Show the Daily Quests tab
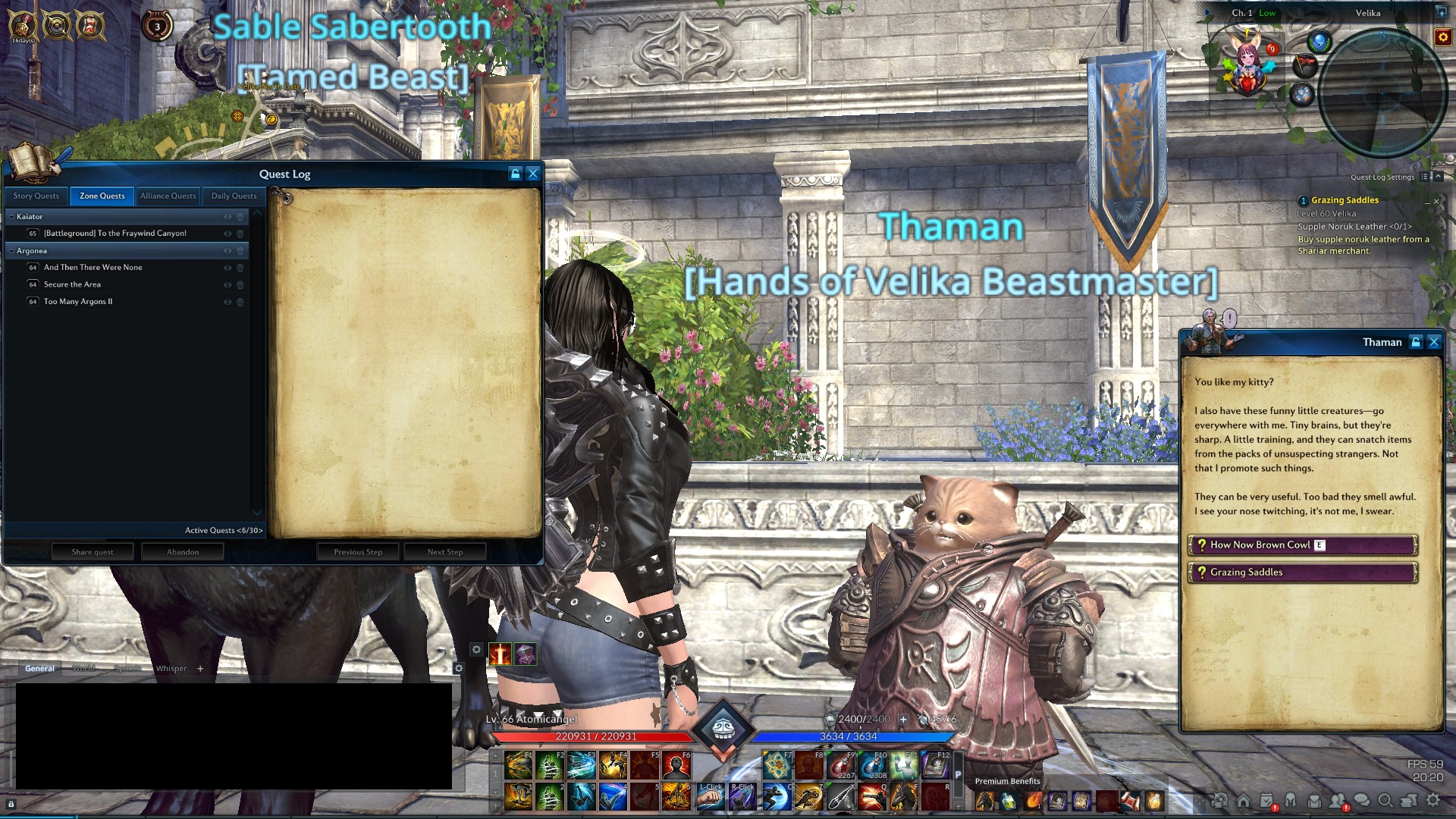The height and width of the screenshot is (819, 1456). pyautogui.click(x=234, y=196)
